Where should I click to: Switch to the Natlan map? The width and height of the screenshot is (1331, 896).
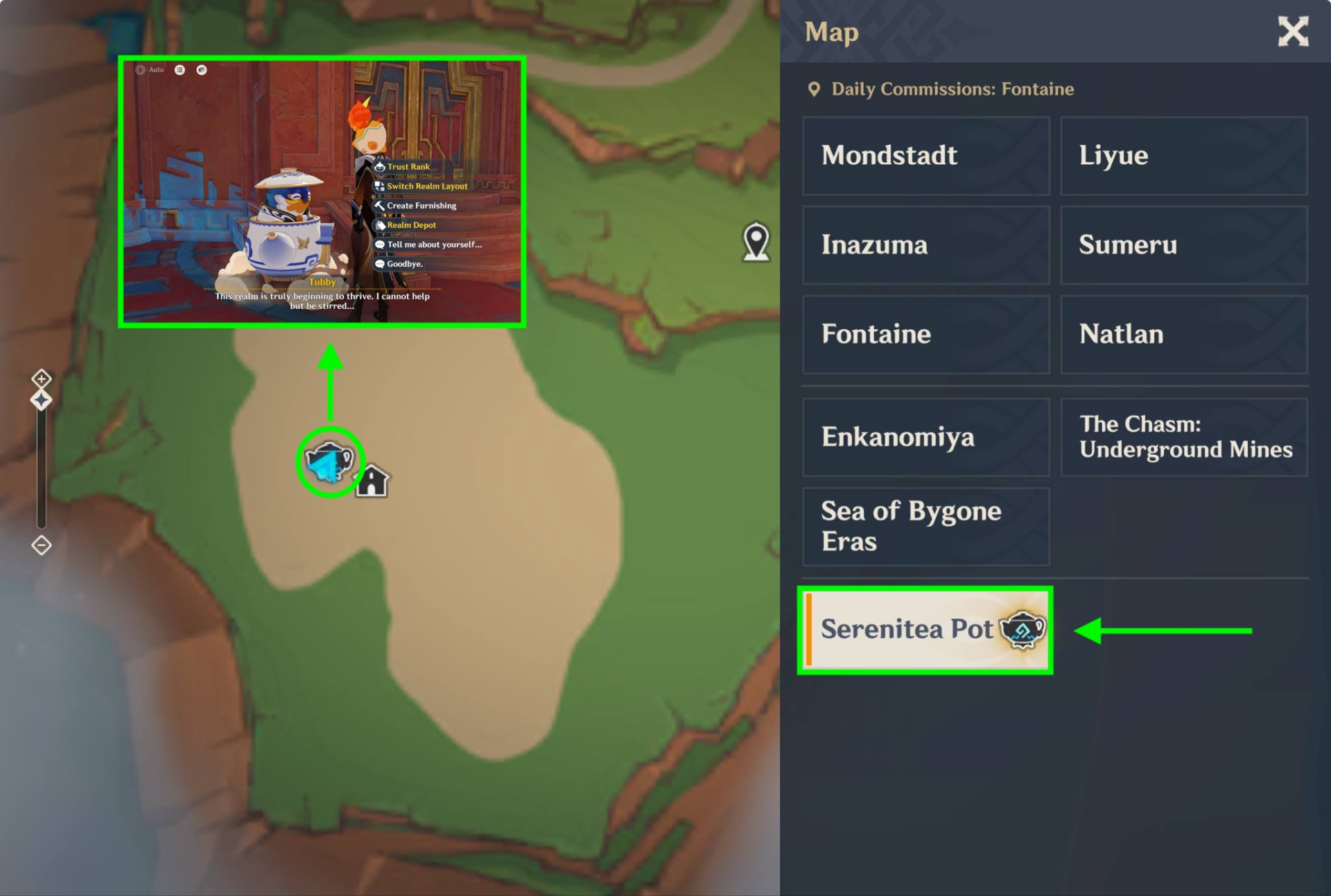1183,334
